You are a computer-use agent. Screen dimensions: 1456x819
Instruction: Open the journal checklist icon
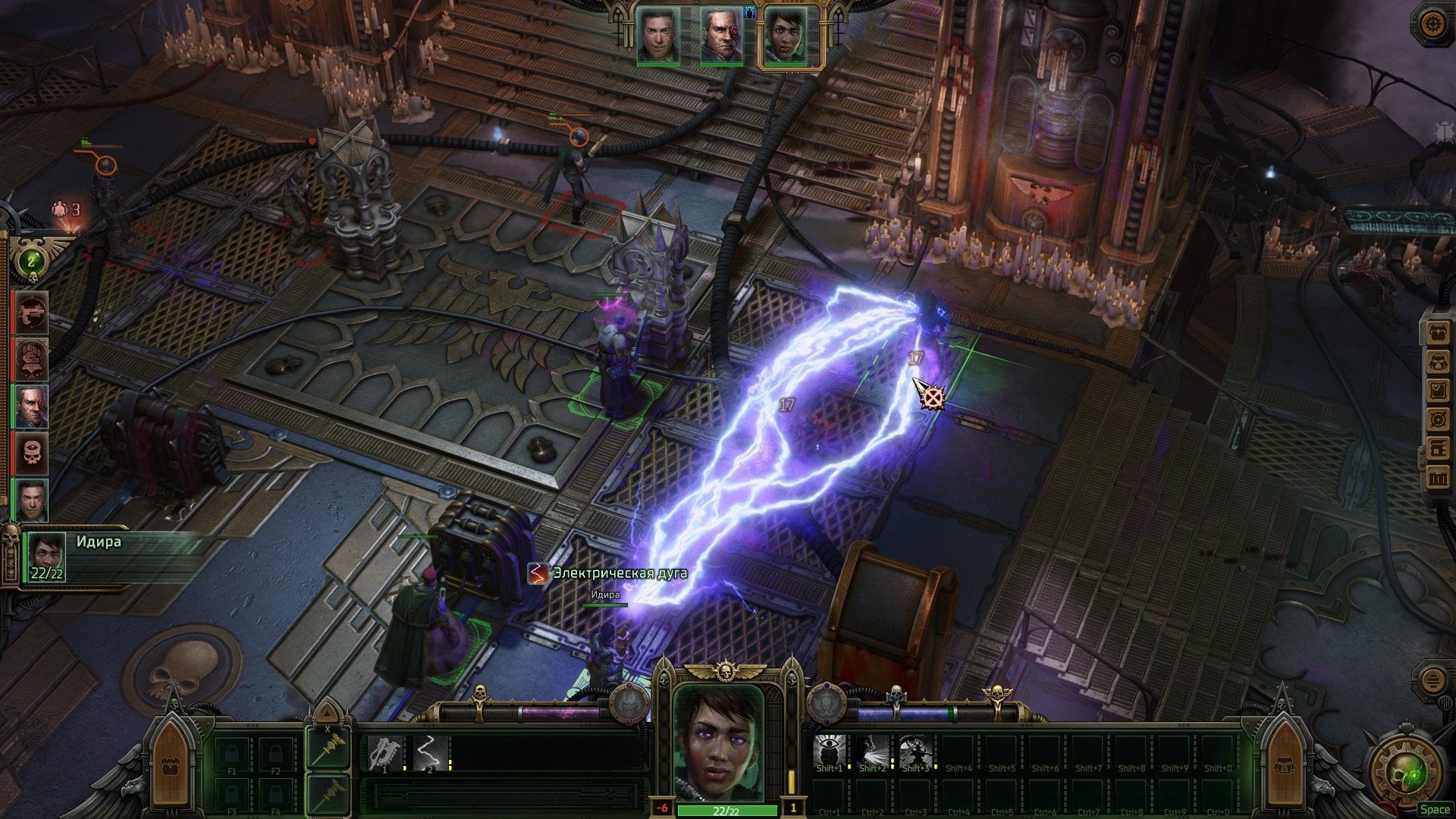pyautogui.click(x=1438, y=391)
